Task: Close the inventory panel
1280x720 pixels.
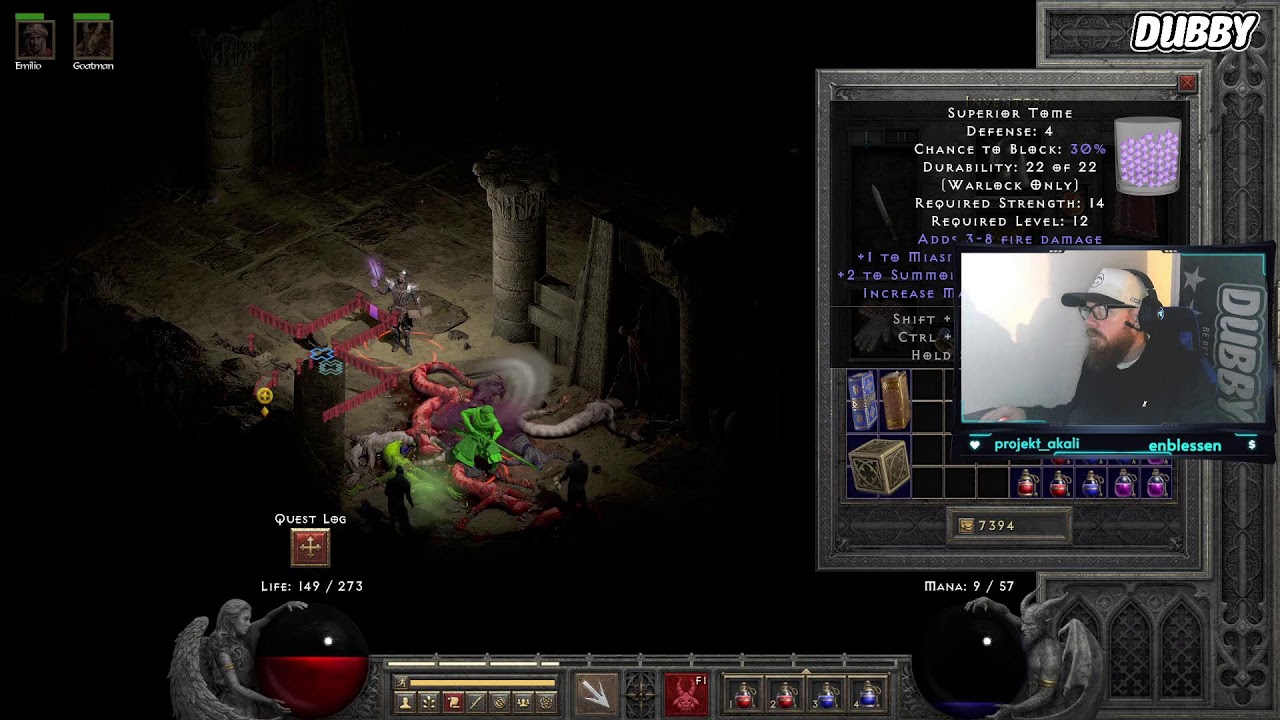Action: 1187,83
